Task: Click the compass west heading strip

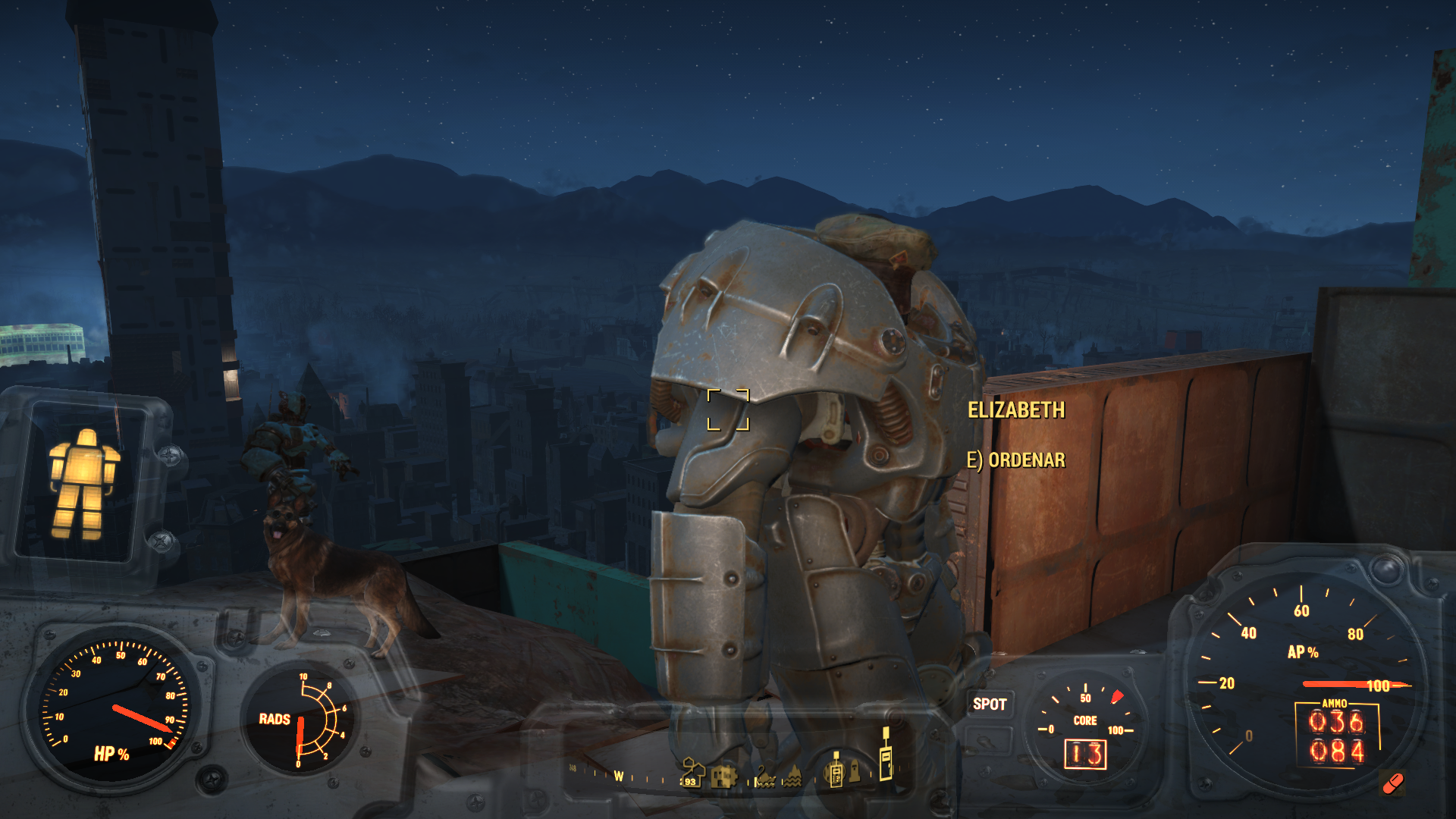Action: pyautogui.click(x=619, y=776)
